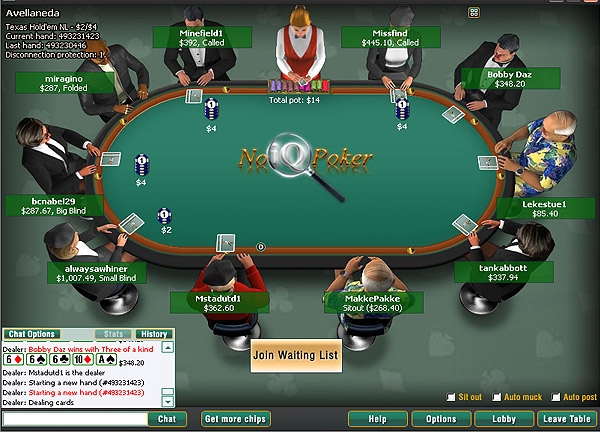Show the History tab
This screenshot has width=600, height=432.
(x=153, y=334)
